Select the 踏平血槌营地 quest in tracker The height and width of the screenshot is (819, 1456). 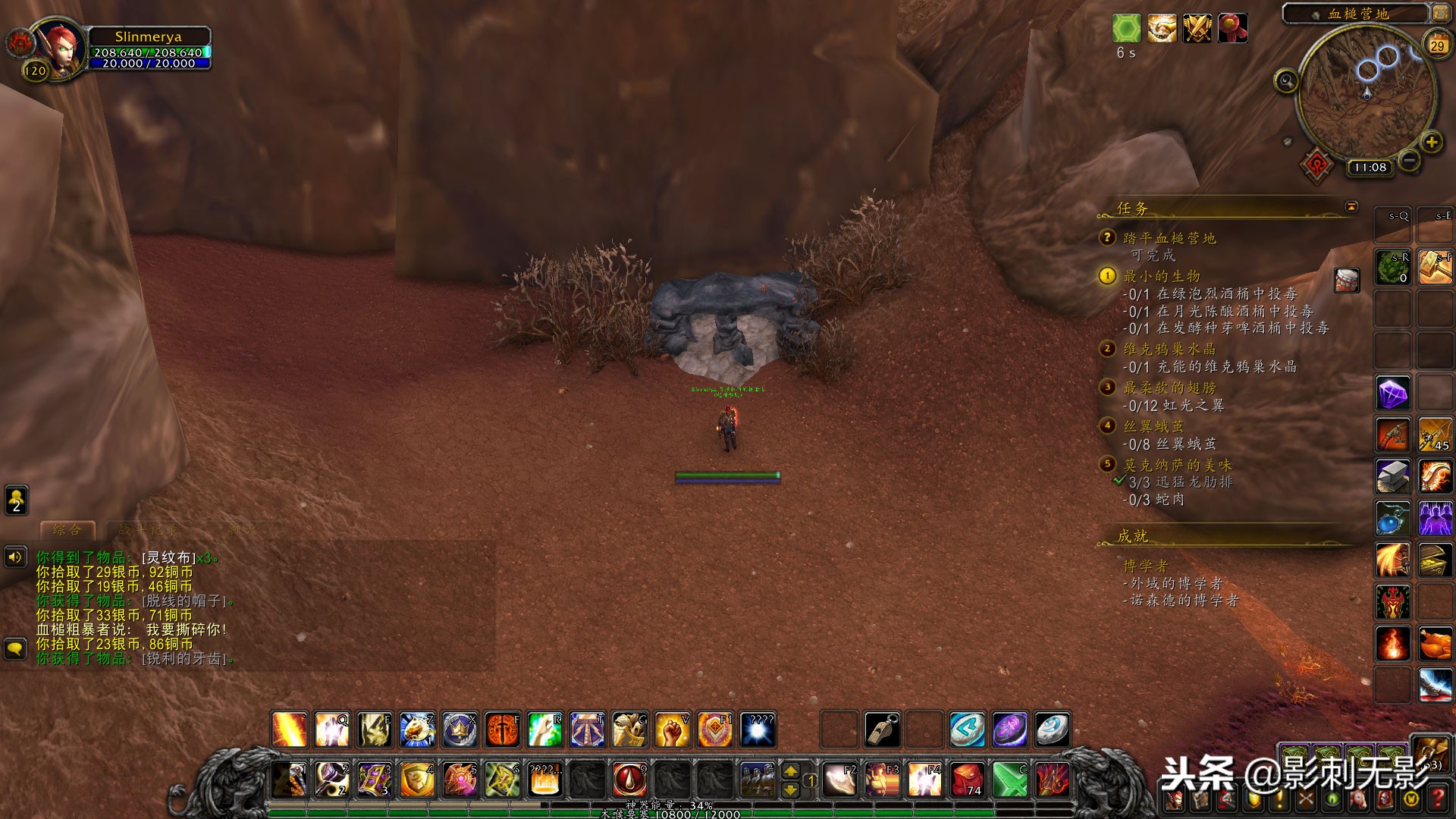[x=1169, y=238]
